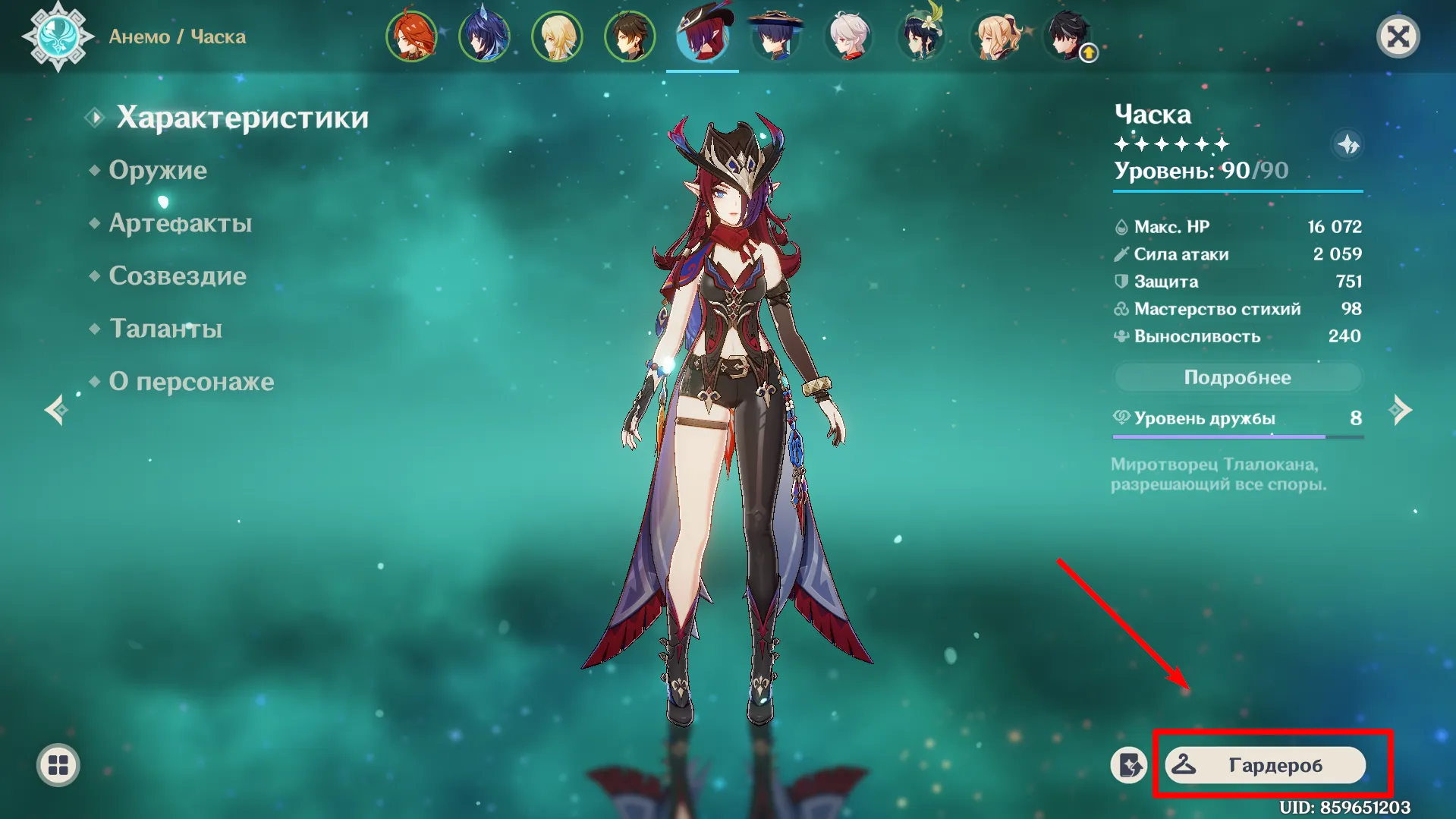The image size is (1456, 819).
Task: Click the share icon beside Гардероб
Action: click(x=1129, y=765)
